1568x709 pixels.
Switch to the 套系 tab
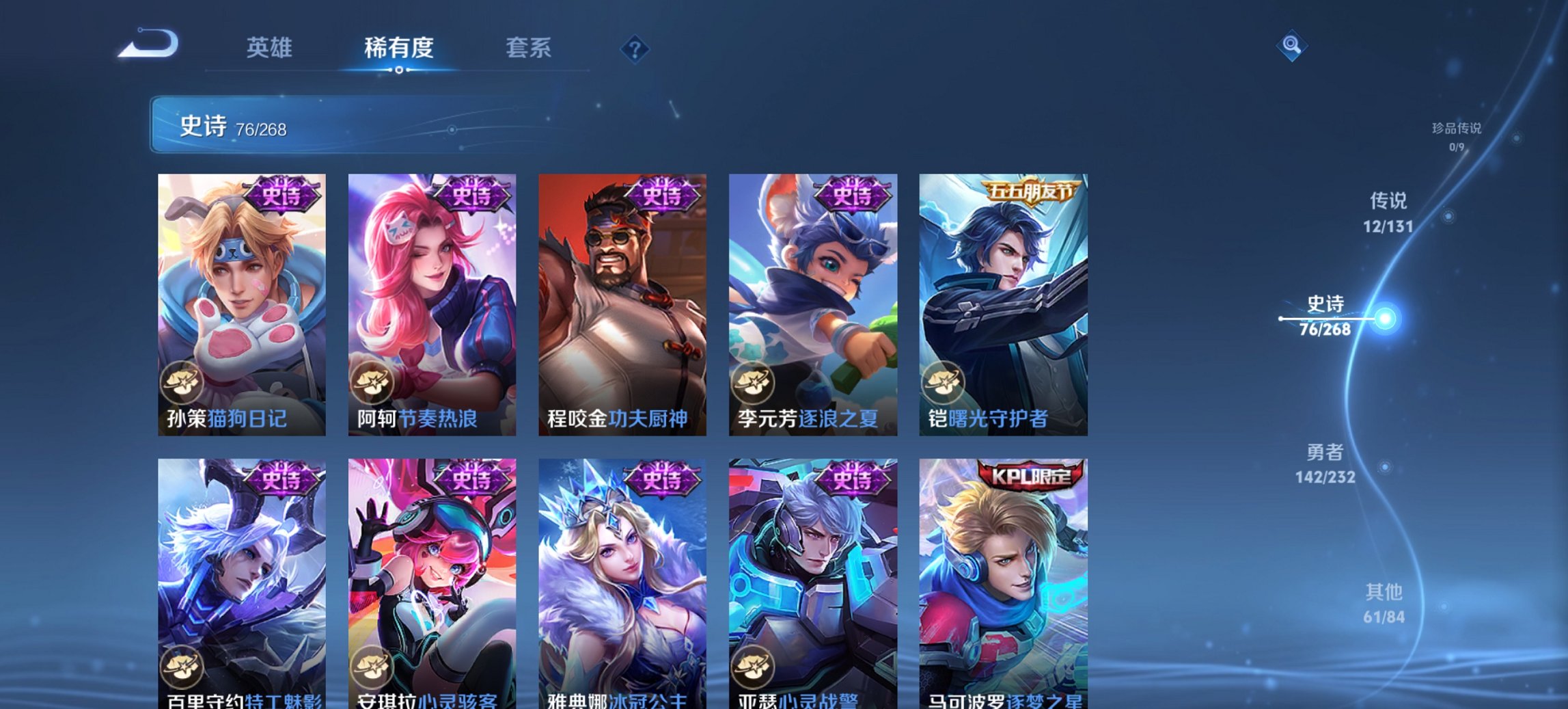(528, 48)
